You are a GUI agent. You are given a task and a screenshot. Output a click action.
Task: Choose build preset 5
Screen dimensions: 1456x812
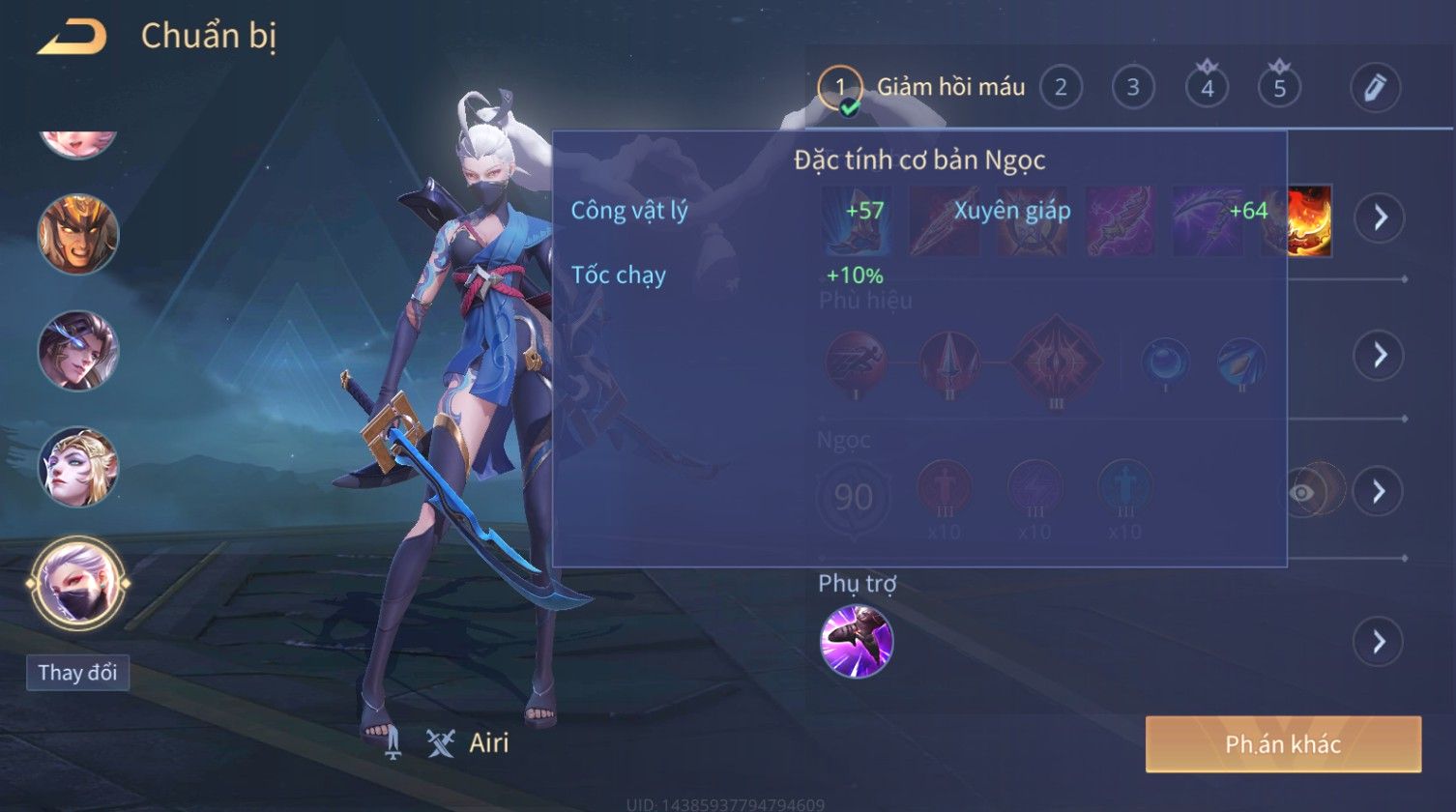(x=1279, y=88)
